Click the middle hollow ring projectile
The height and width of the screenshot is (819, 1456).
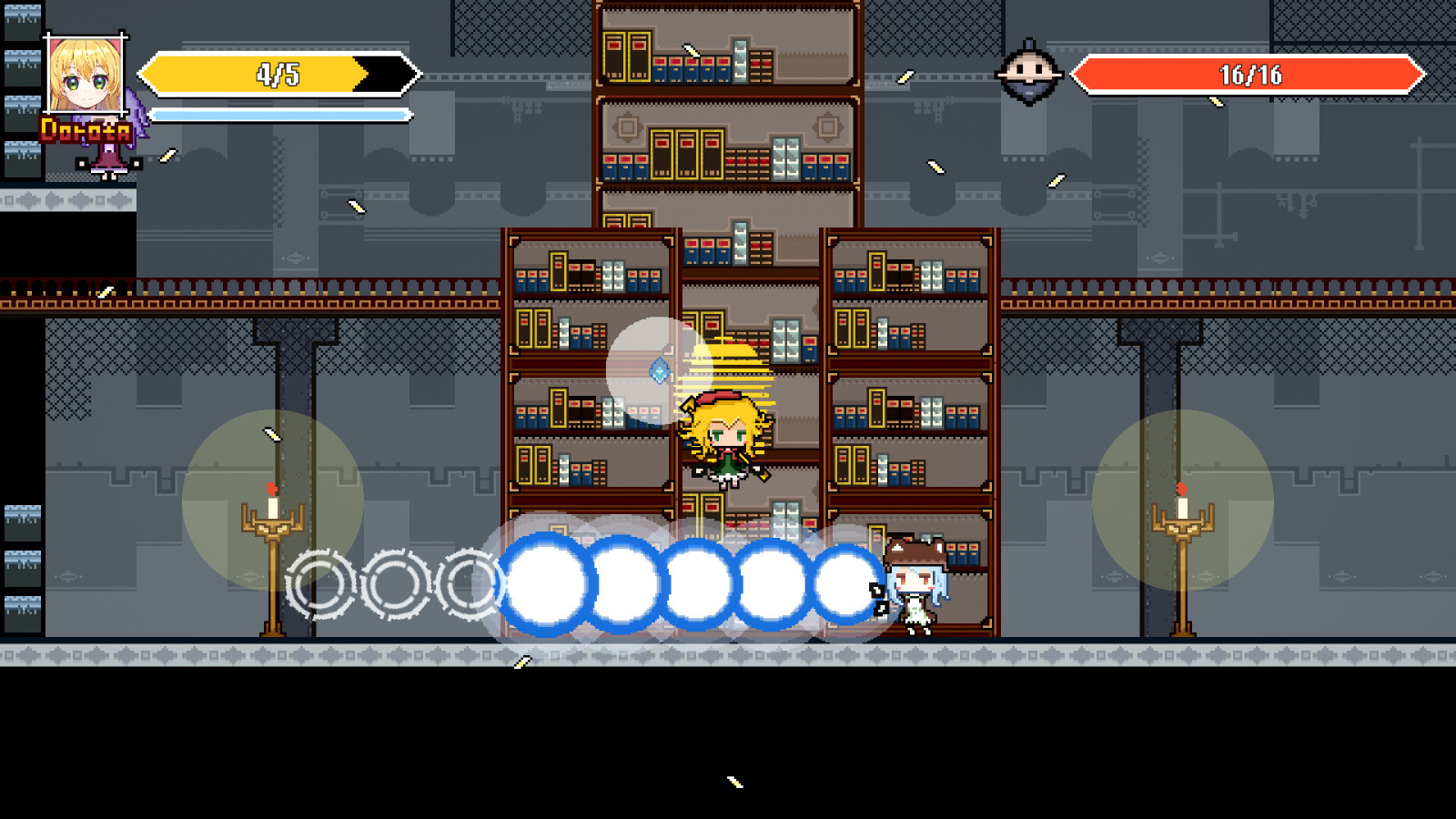(395, 582)
